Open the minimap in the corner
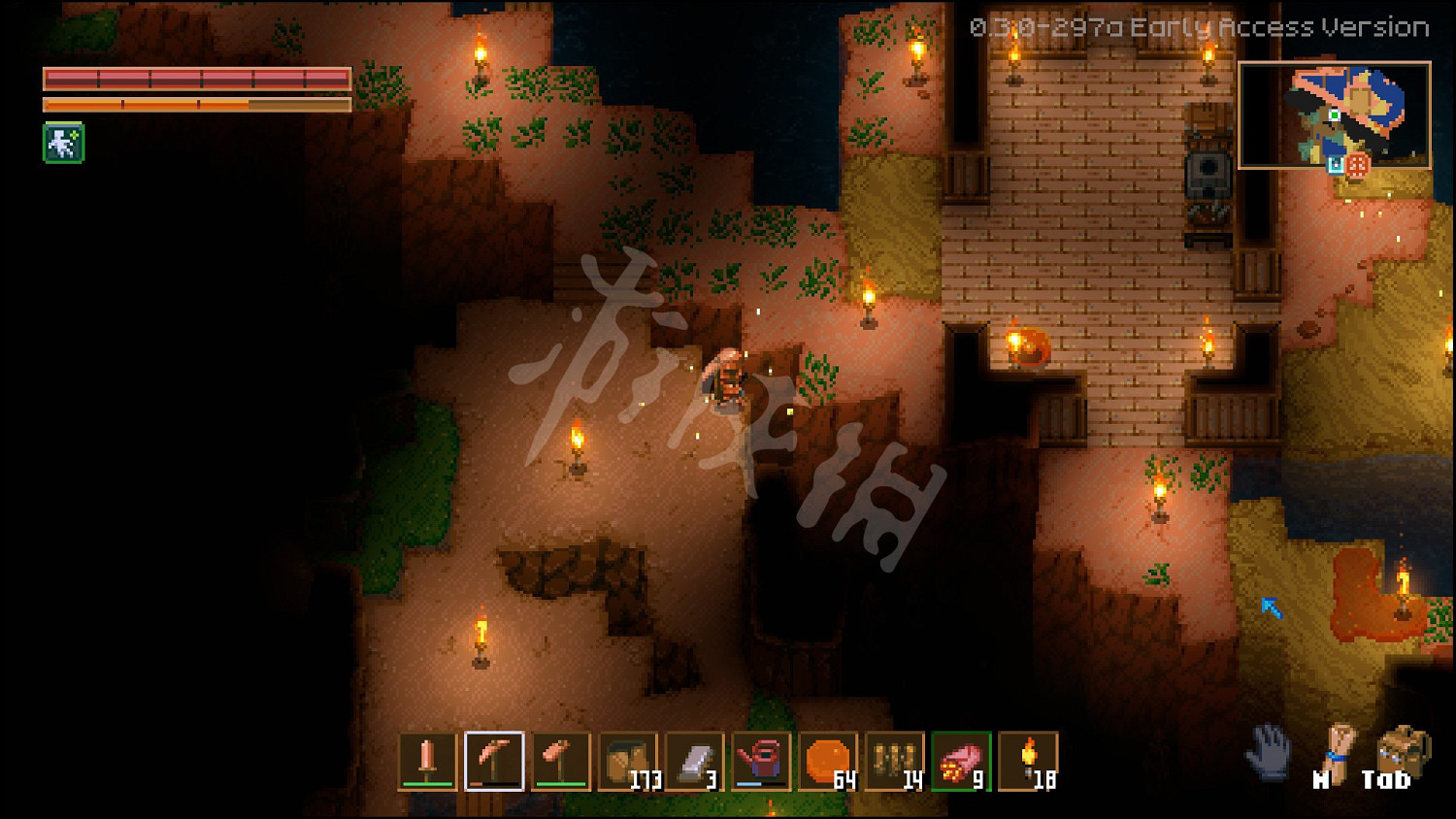 click(x=1334, y=115)
